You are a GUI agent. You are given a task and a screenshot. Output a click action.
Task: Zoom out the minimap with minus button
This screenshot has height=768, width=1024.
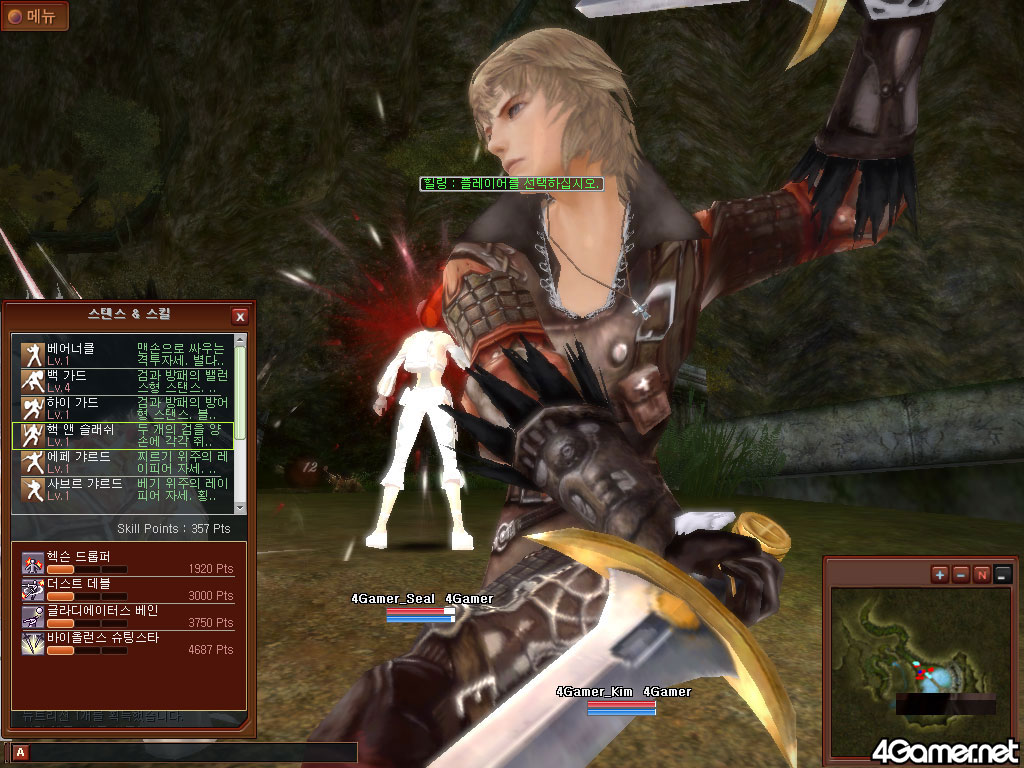click(x=960, y=574)
